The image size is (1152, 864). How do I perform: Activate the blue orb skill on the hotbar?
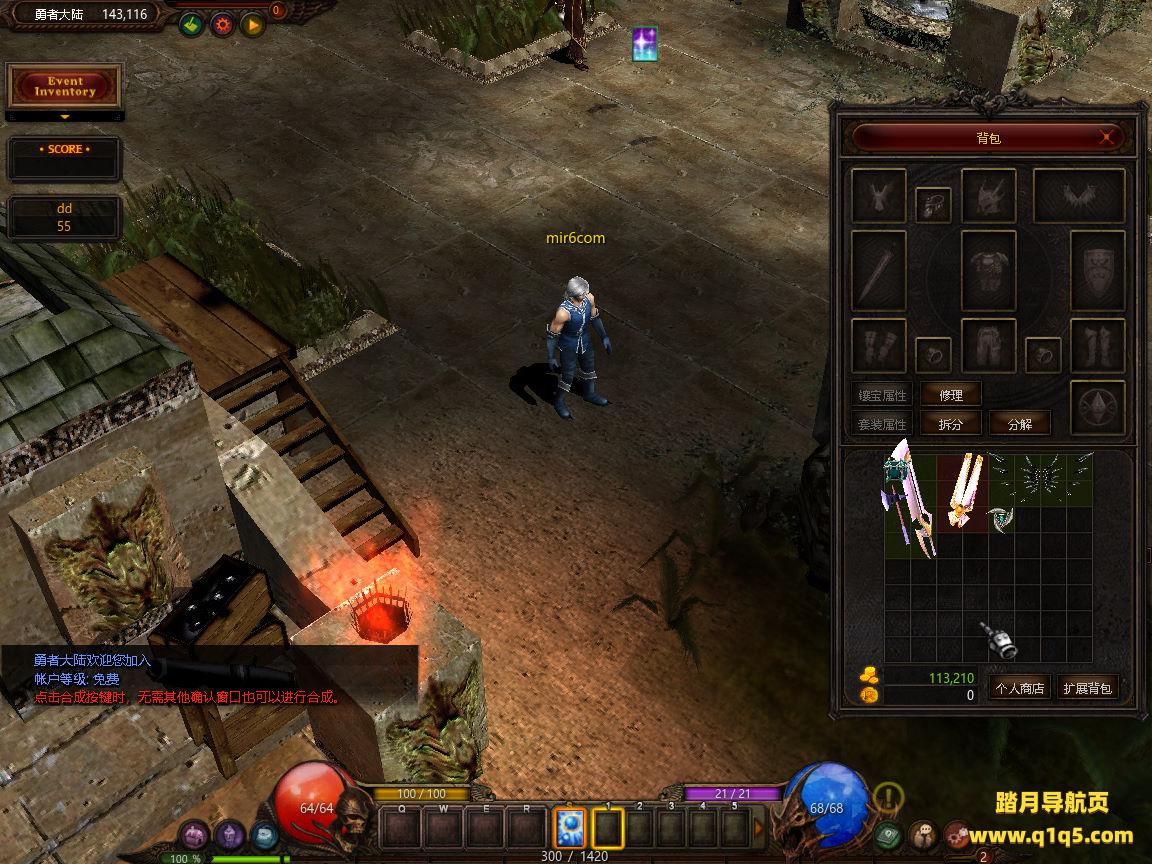[570, 828]
